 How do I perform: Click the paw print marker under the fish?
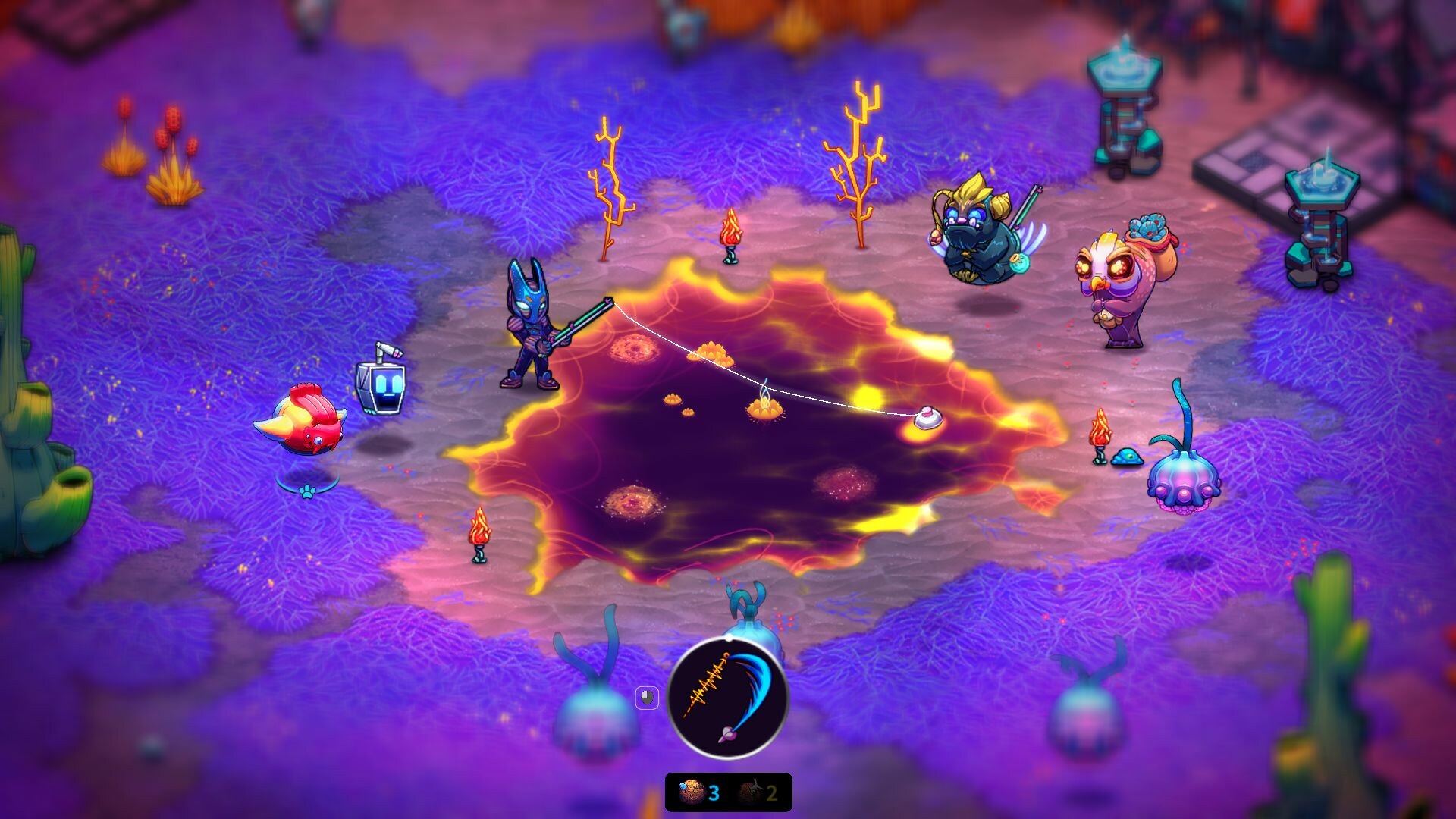pos(306,492)
